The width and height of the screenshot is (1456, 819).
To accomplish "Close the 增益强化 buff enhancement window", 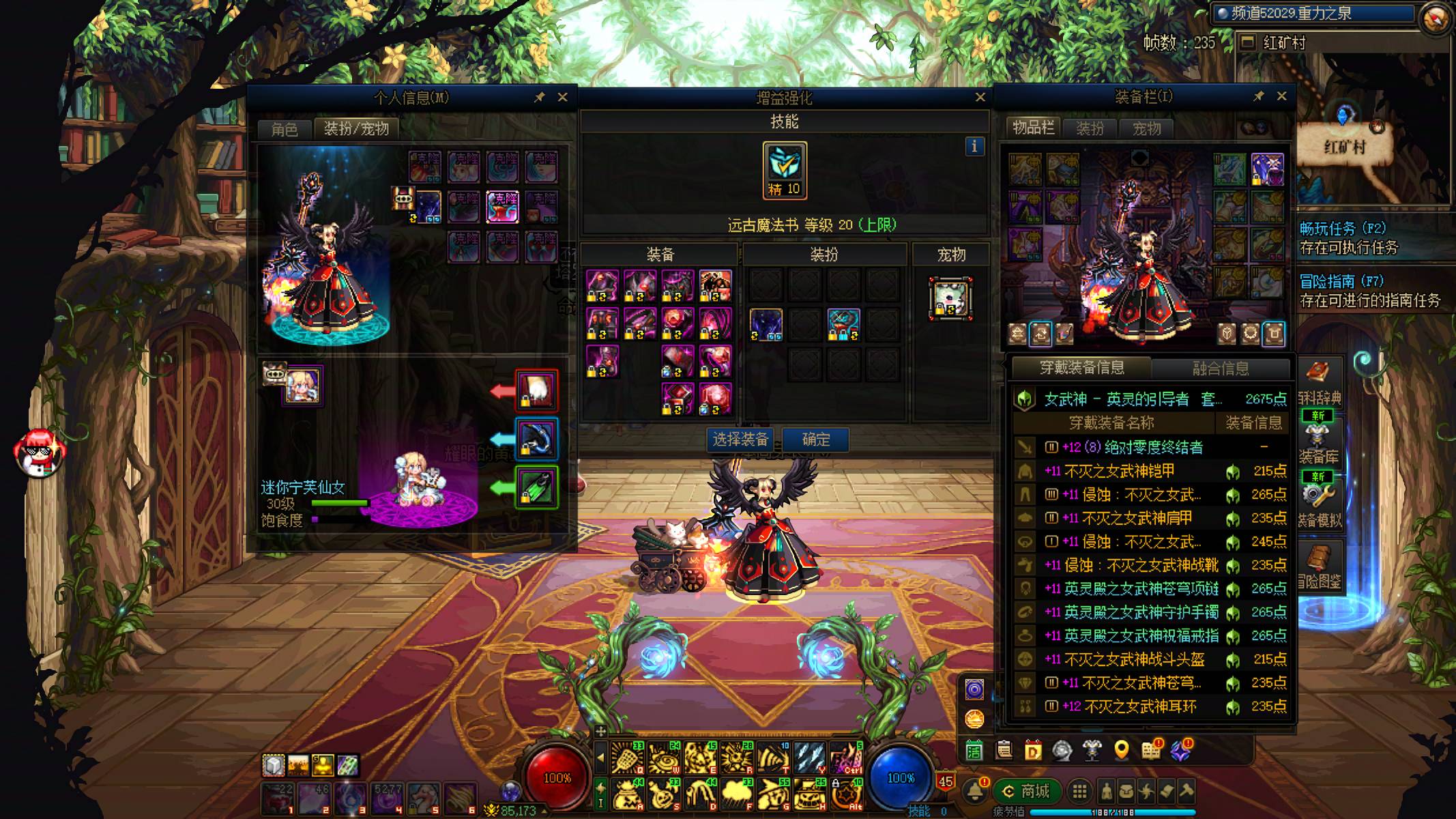I will pos(980,98).
